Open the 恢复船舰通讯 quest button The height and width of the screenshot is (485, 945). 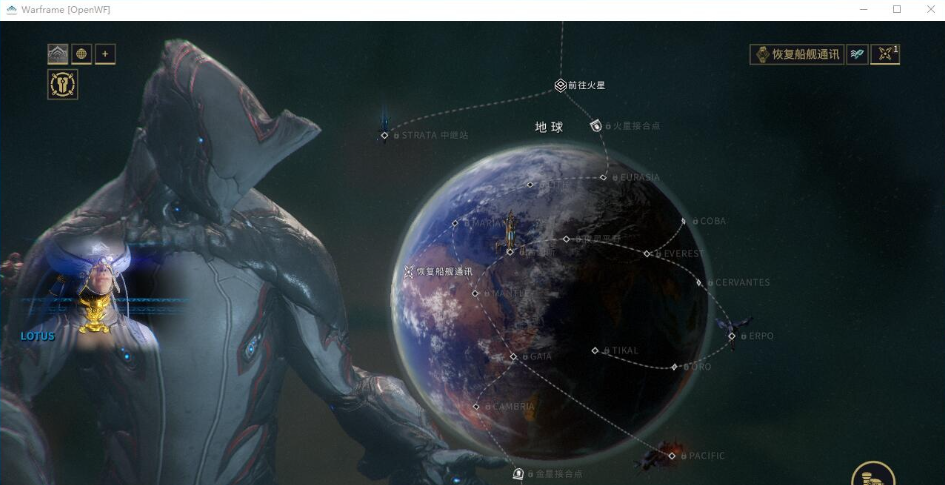796,54
